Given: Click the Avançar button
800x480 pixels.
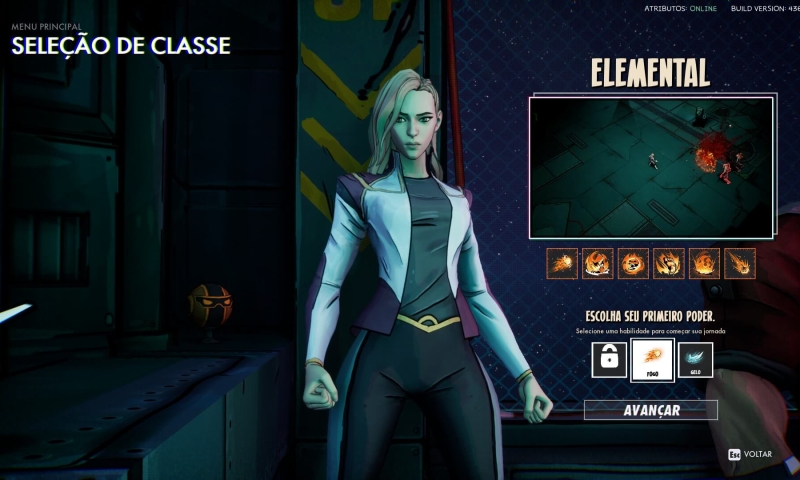Looking at the screenshot, I should [651, 410].
